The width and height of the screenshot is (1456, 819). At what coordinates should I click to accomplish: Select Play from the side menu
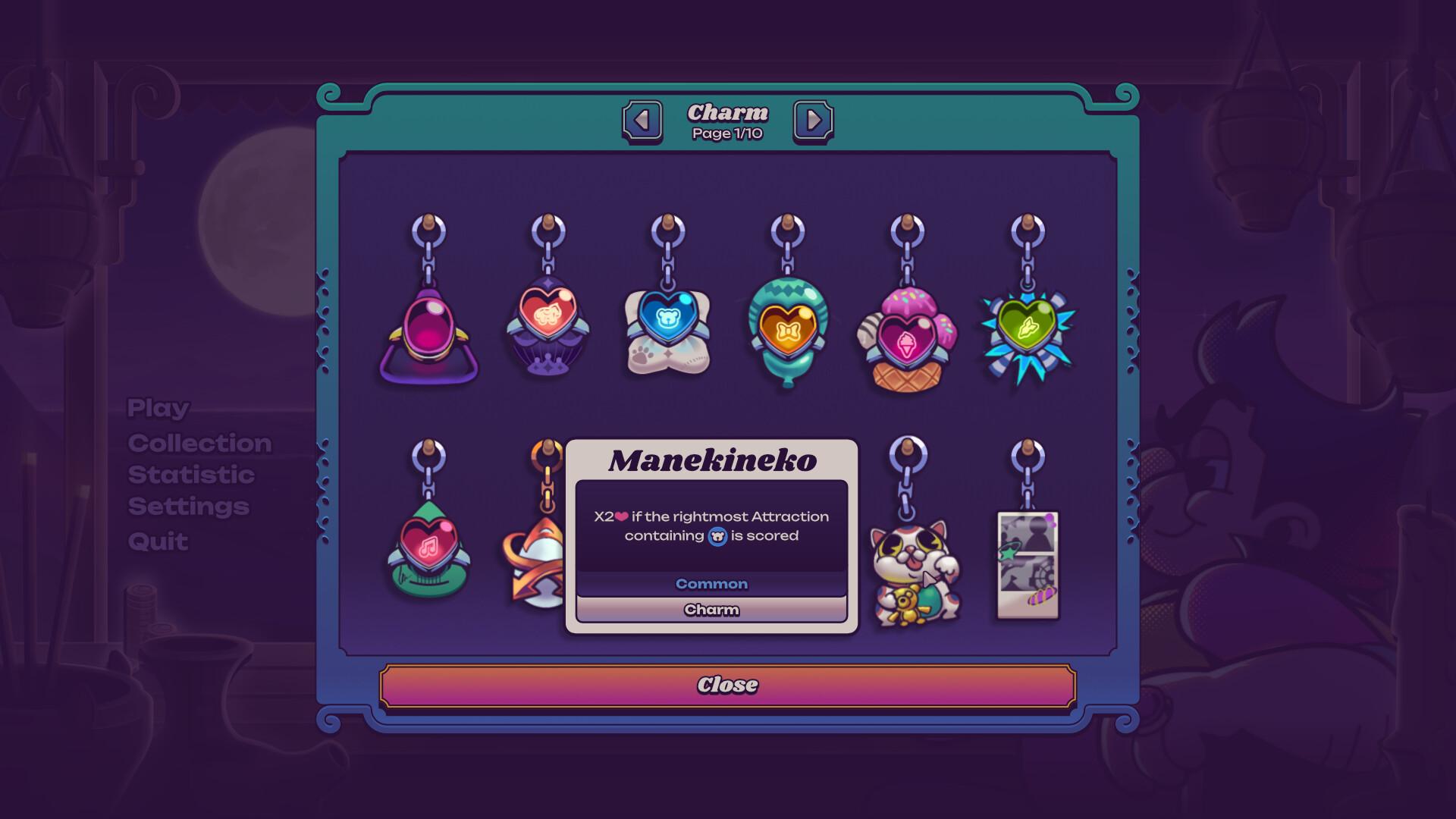pos(157,408)
